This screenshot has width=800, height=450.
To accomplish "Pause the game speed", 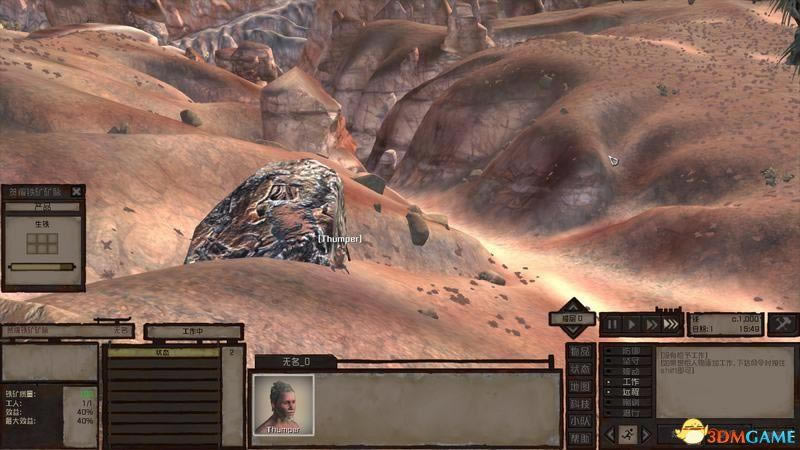I will pyautogui.click(x=610, y=324).
